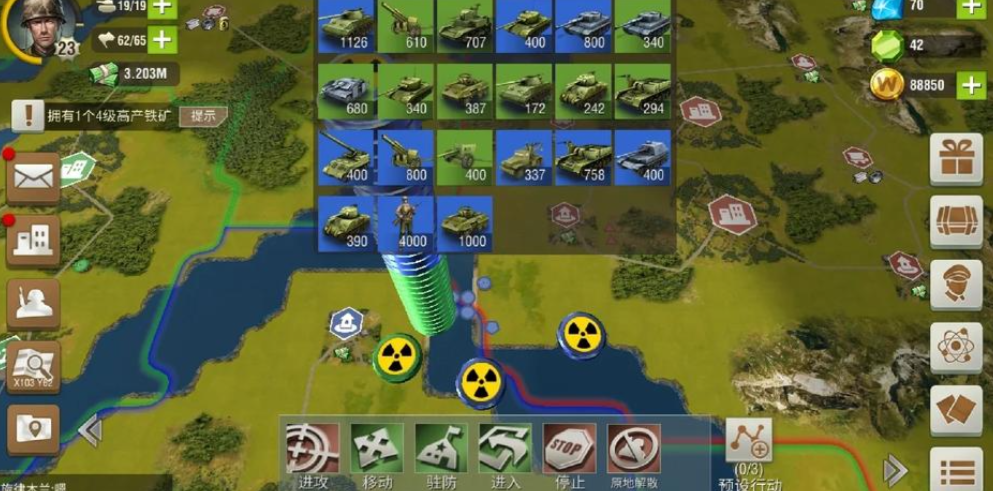Viewport: 993px width, 491px height.
Task: Select the infantry unit with 4000 troops
Action: 405,222
